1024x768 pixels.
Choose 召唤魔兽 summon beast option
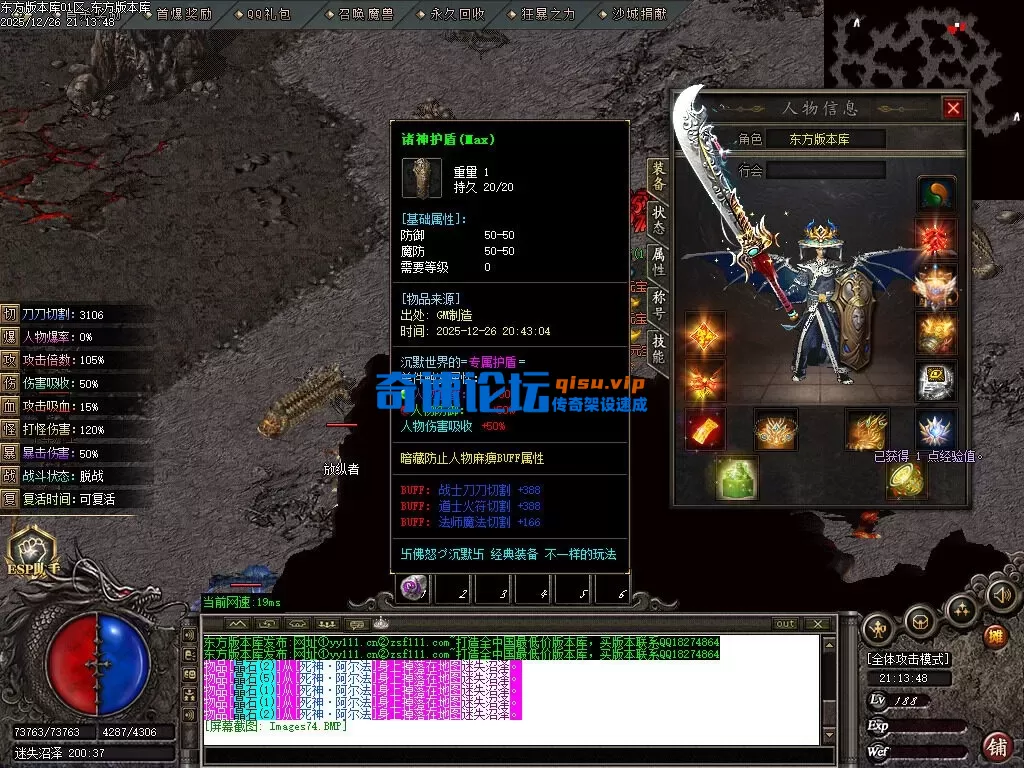364,14
